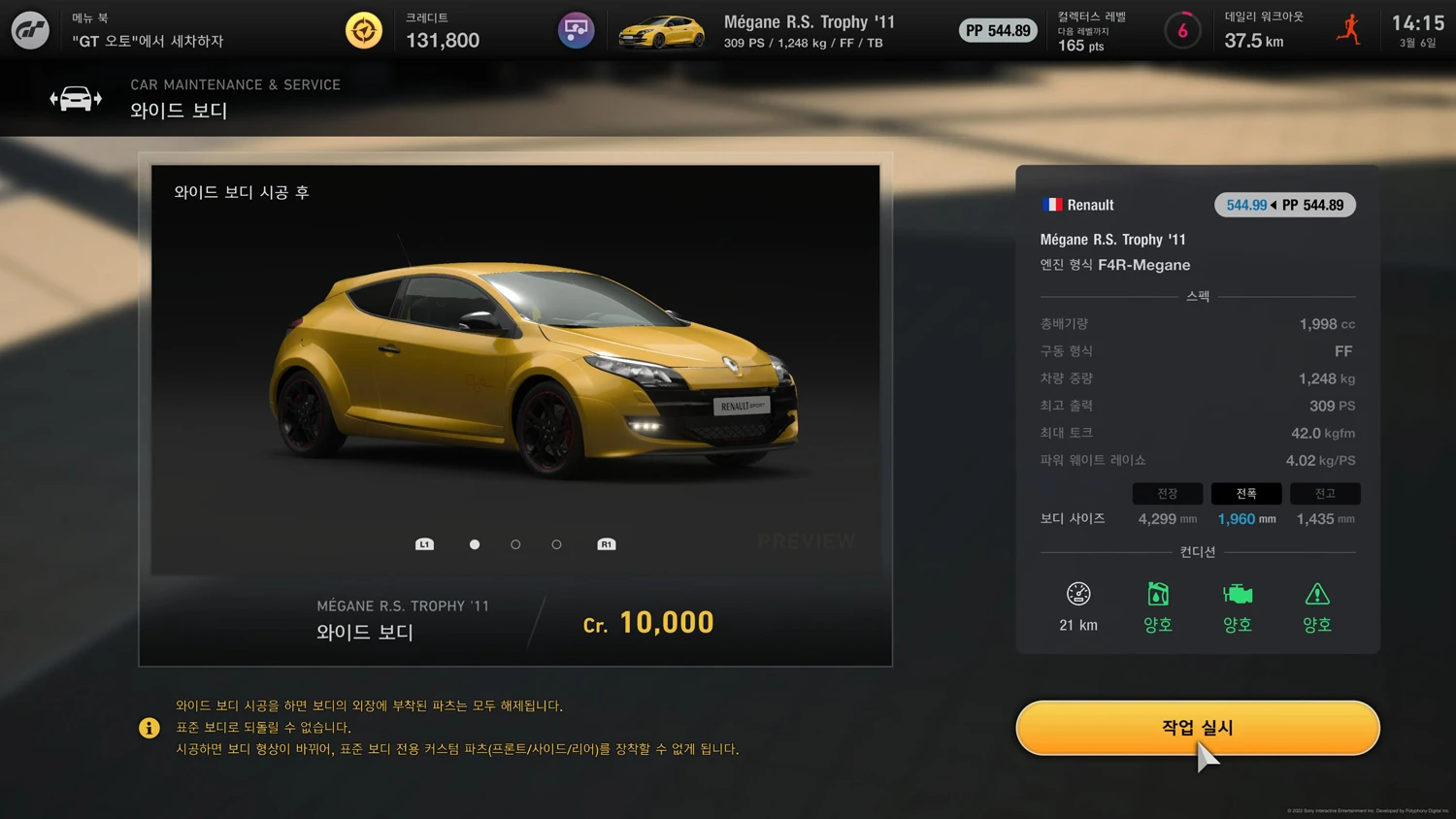
Task: Click the gold credits coin icon
Action: coord(364,30)
